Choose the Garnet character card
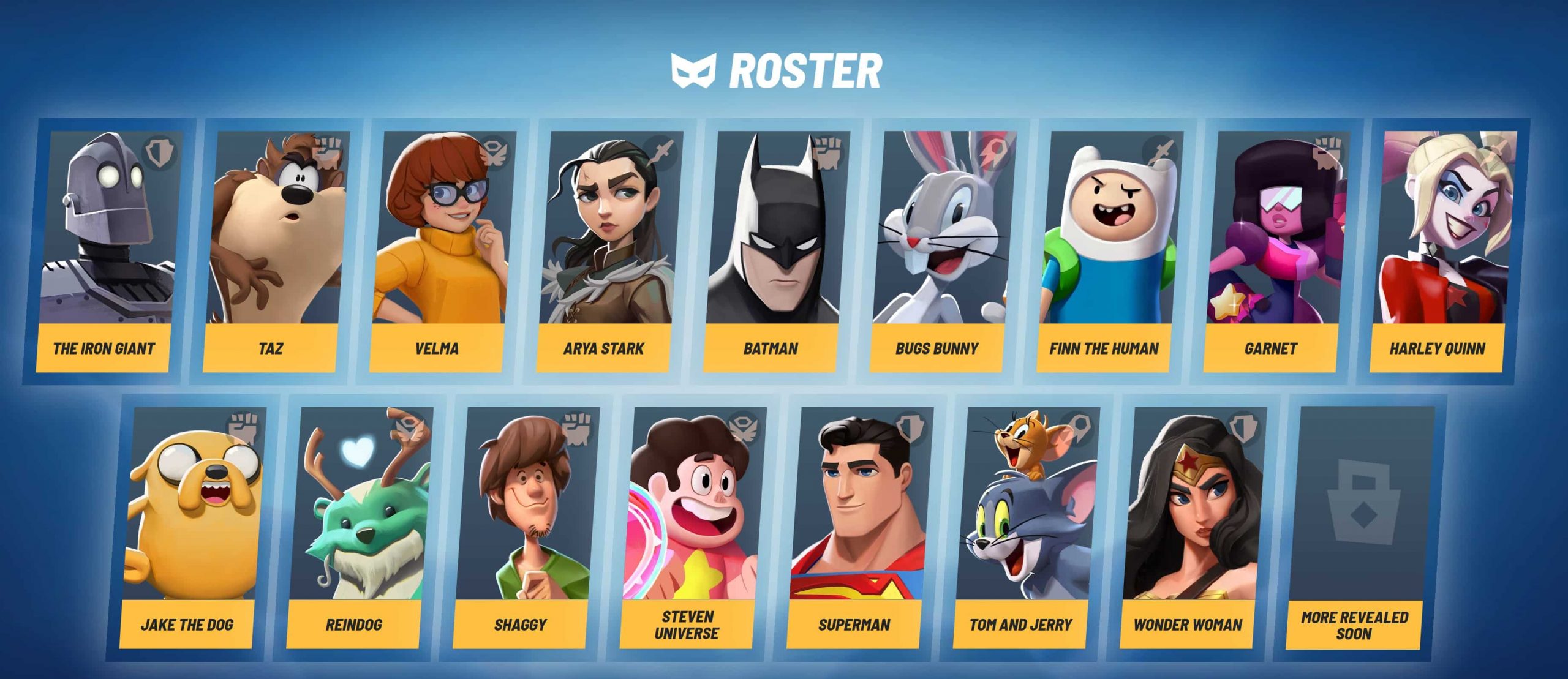The height and width of the screenshot is (679, 1568). (1272, 251)
